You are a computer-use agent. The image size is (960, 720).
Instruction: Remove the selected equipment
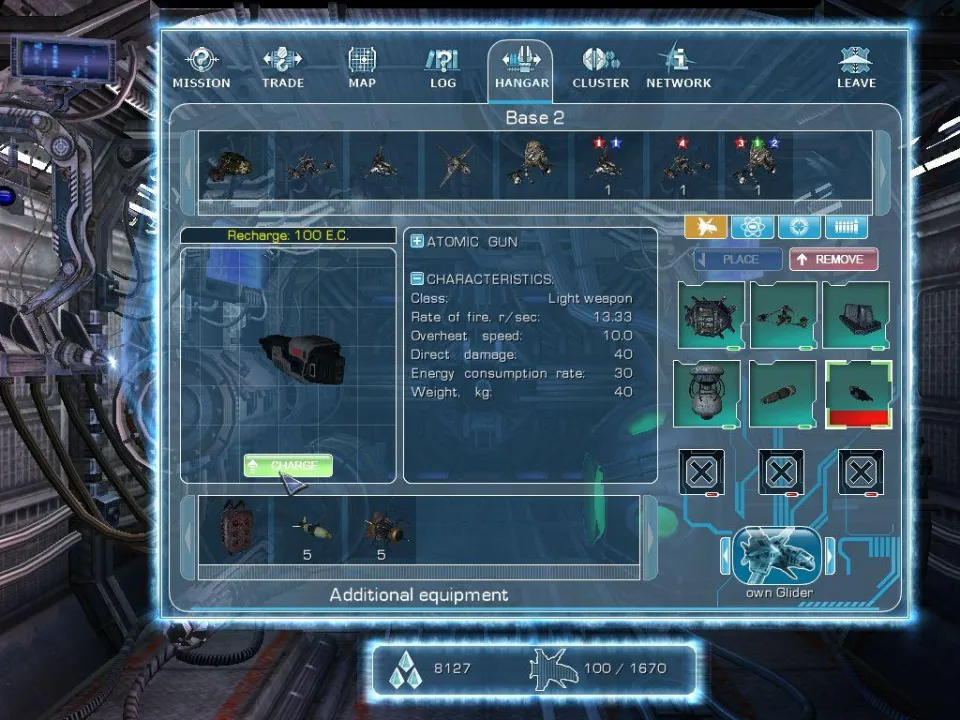click(833, 260)
